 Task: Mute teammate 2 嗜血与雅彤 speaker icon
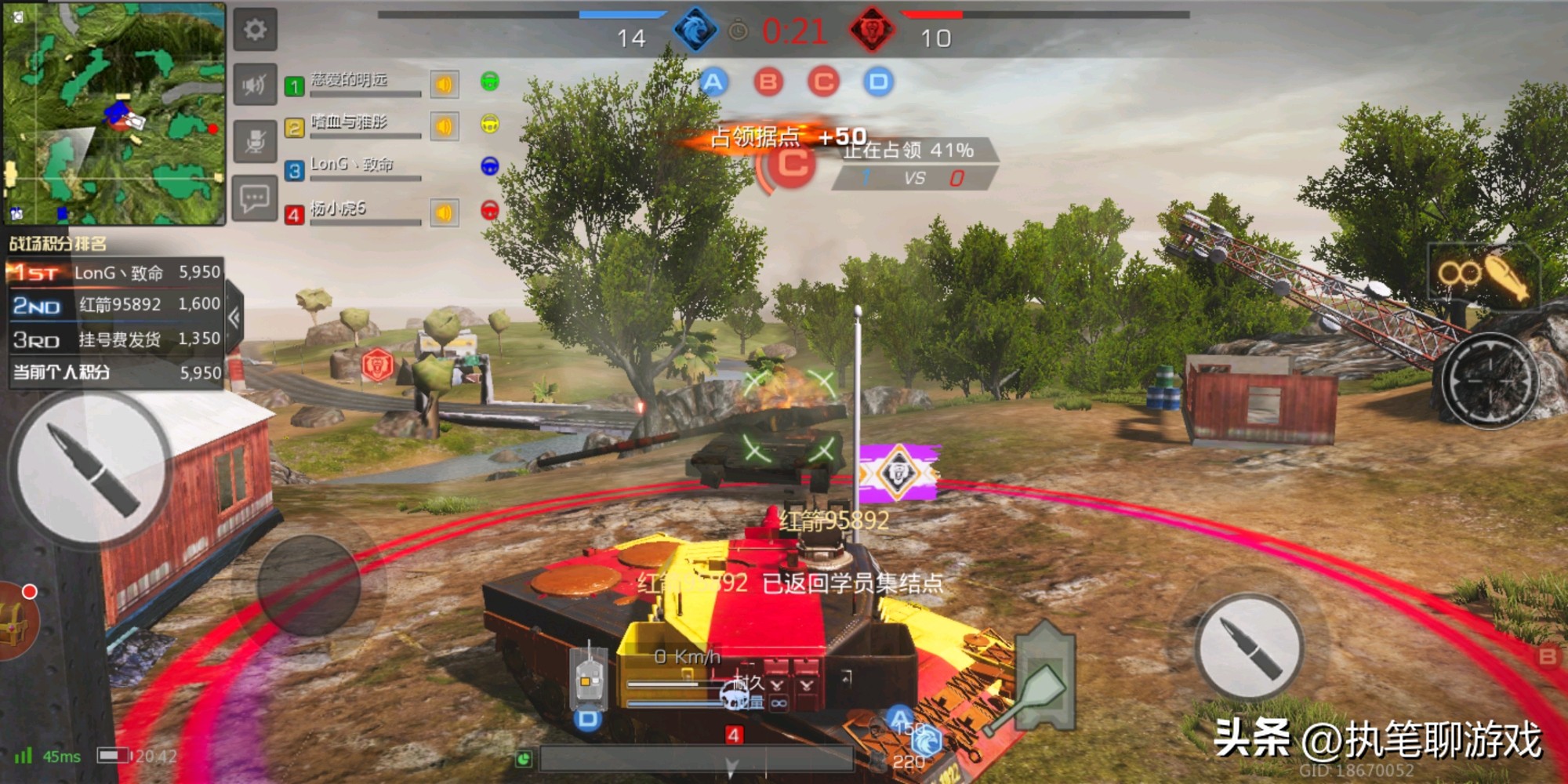pyautogui.click(x=444, y=126)
